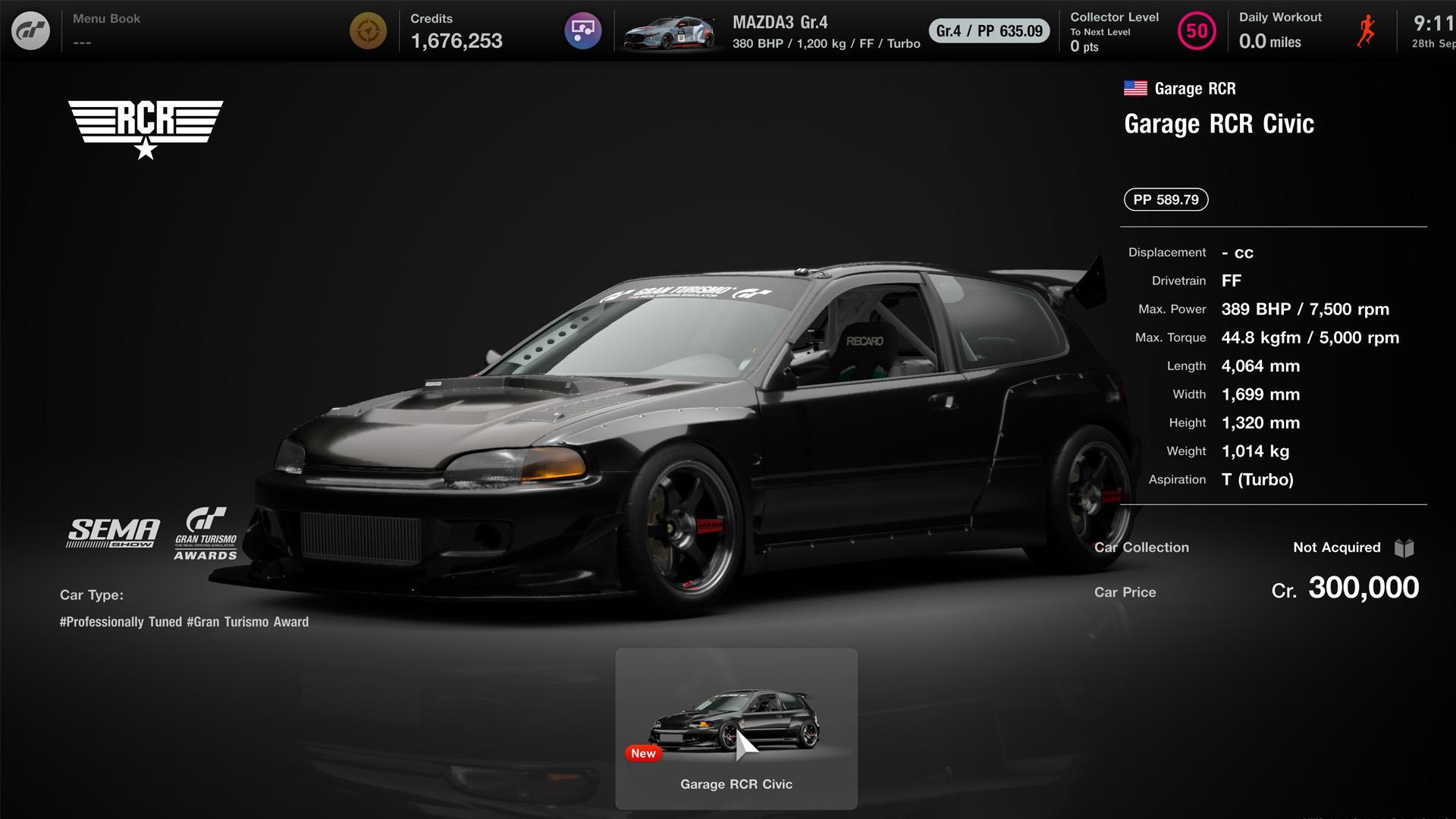Select the Garage RCR header text
Viewport: 1456px width, 819px height.
click(1194, 87)
